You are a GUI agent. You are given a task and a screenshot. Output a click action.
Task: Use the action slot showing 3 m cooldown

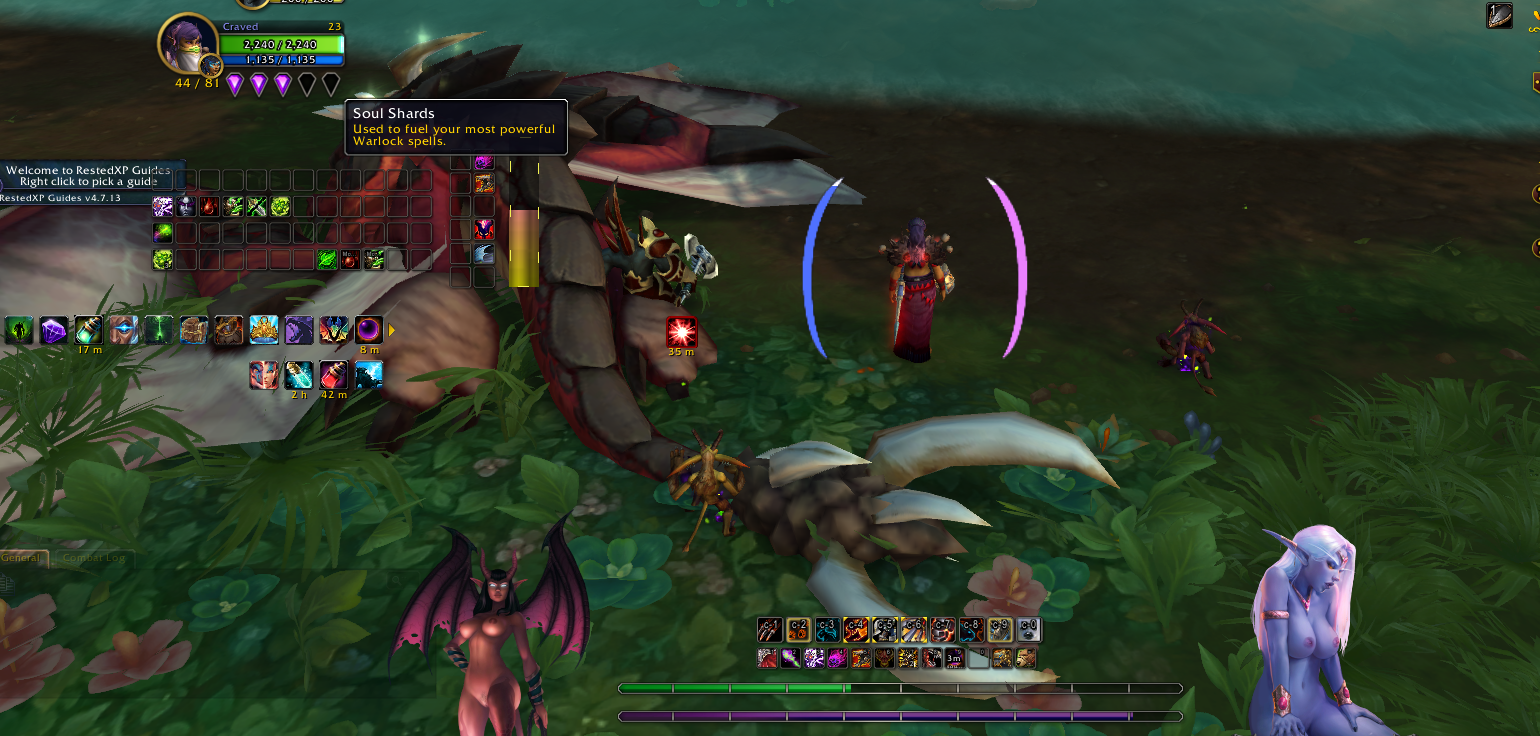(955, 658)
